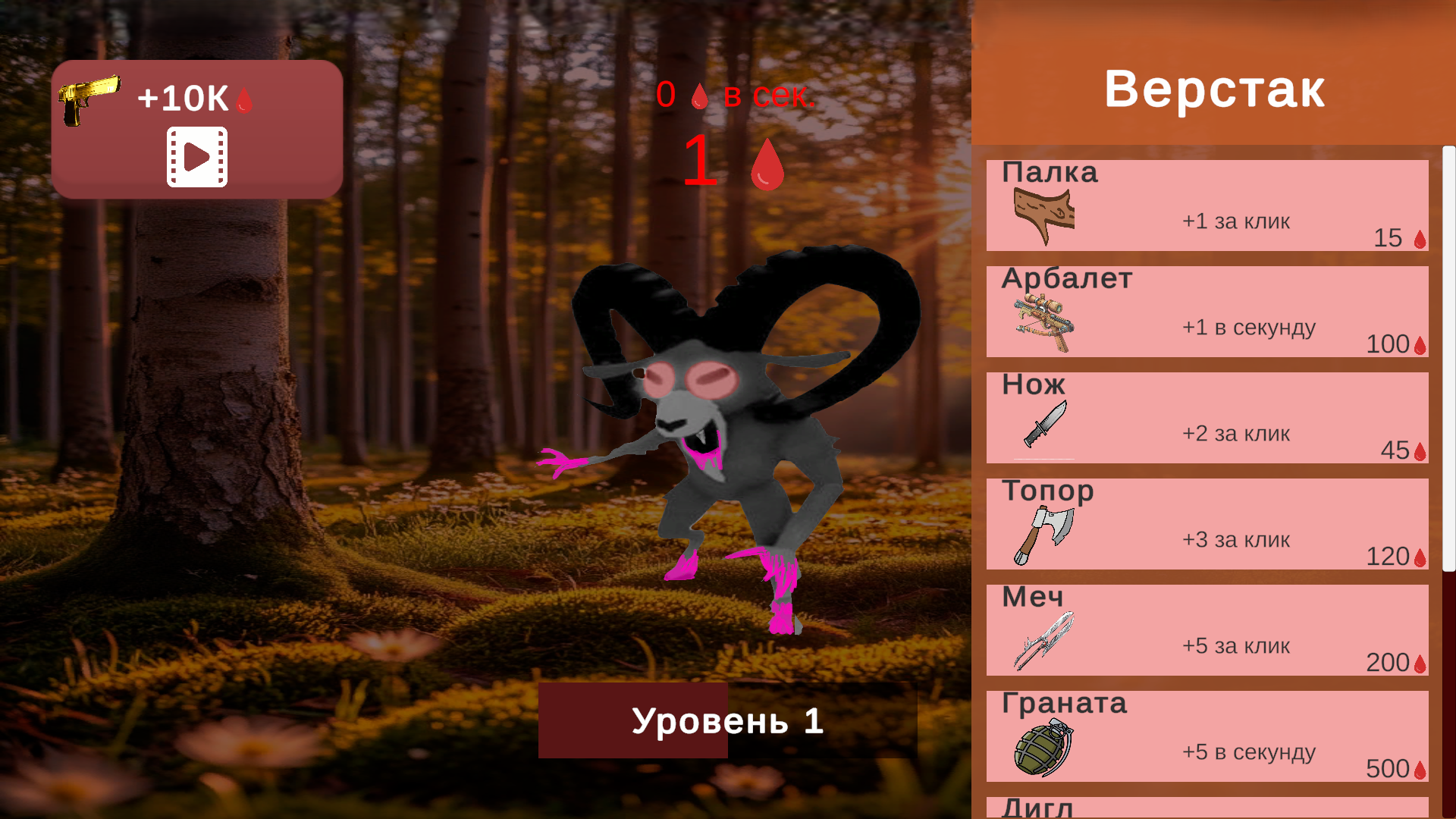This screenshot has height=819, width=1456.
Task: Purchase the Топор for 120 blood
Action: click(x=1206, y=523)
